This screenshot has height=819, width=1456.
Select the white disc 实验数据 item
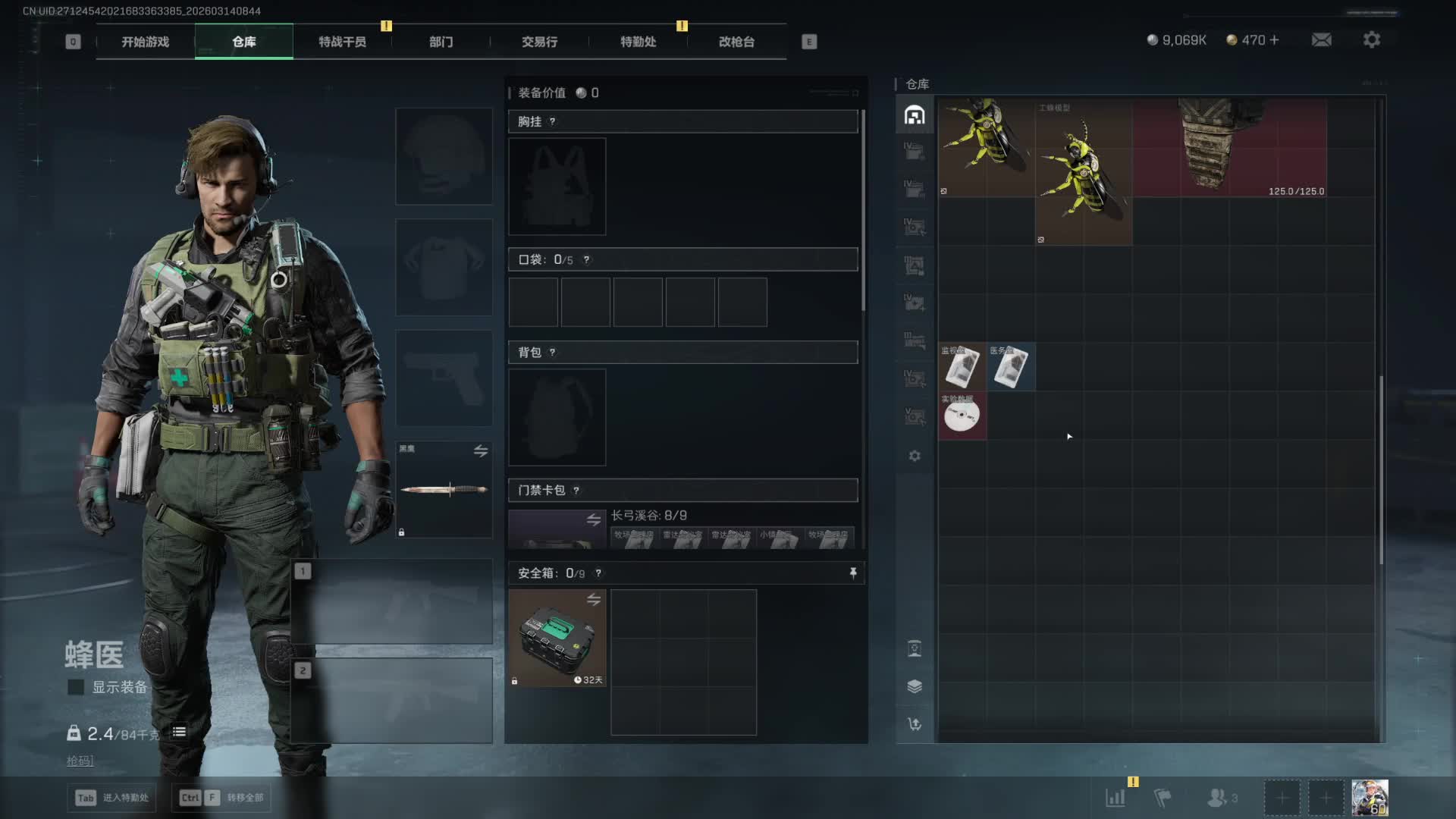pos(962,416)
